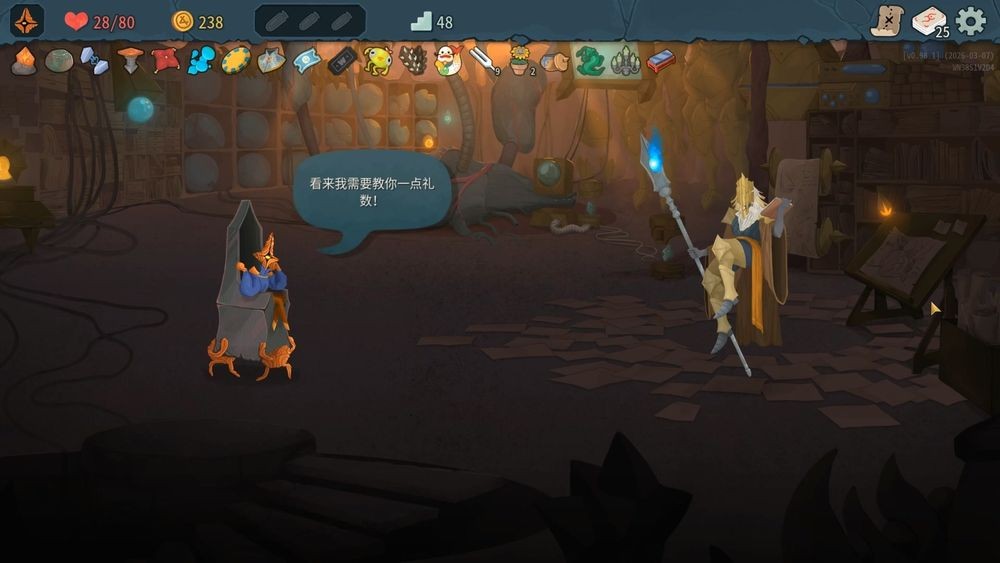Check the wooden log relic
The width and height of the screenshot is (1000, 563).
(x=554, y=62)
